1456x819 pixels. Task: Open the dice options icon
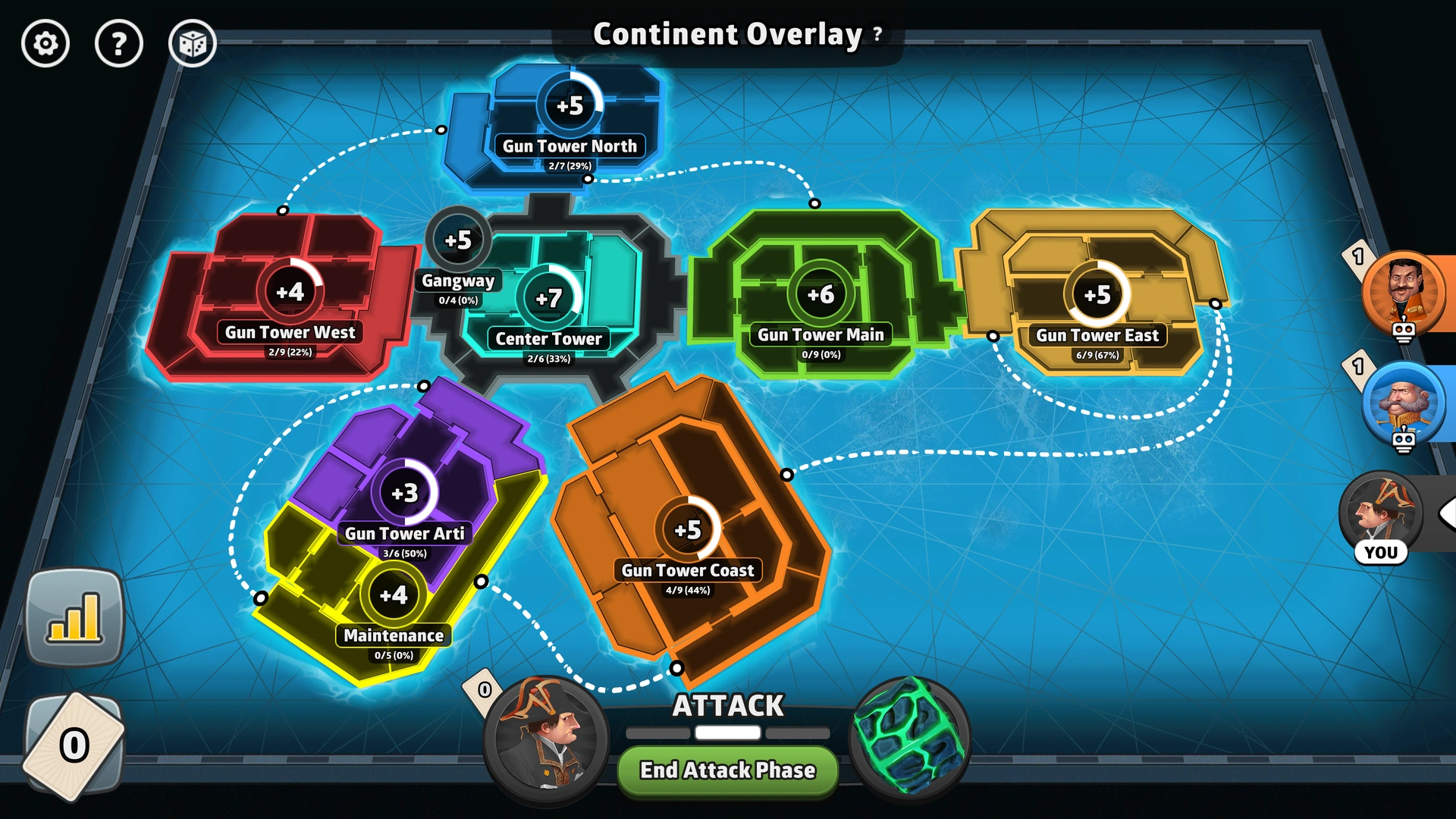click(x=193, y=43)
